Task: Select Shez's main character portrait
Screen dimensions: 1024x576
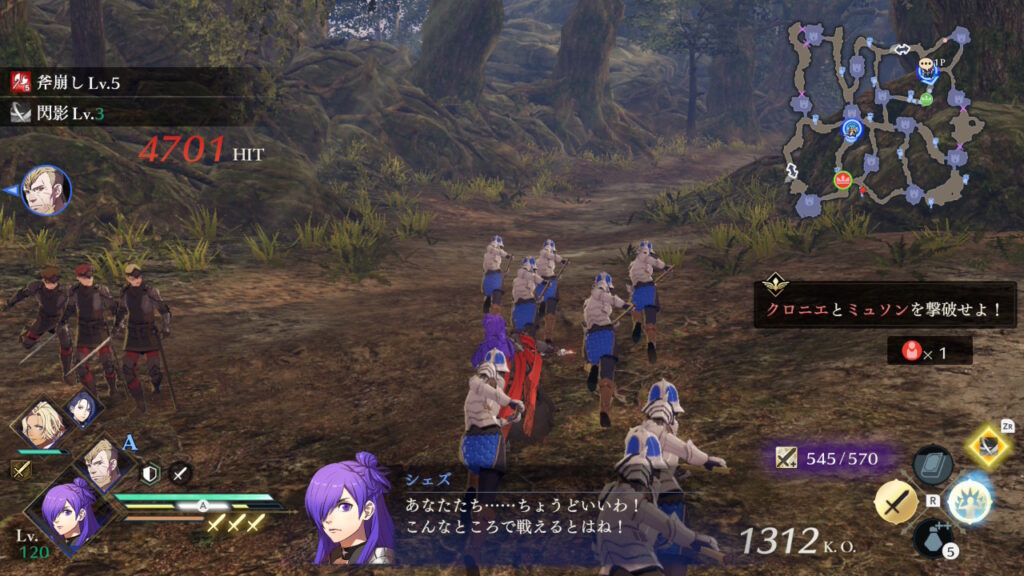Action: 68,511
